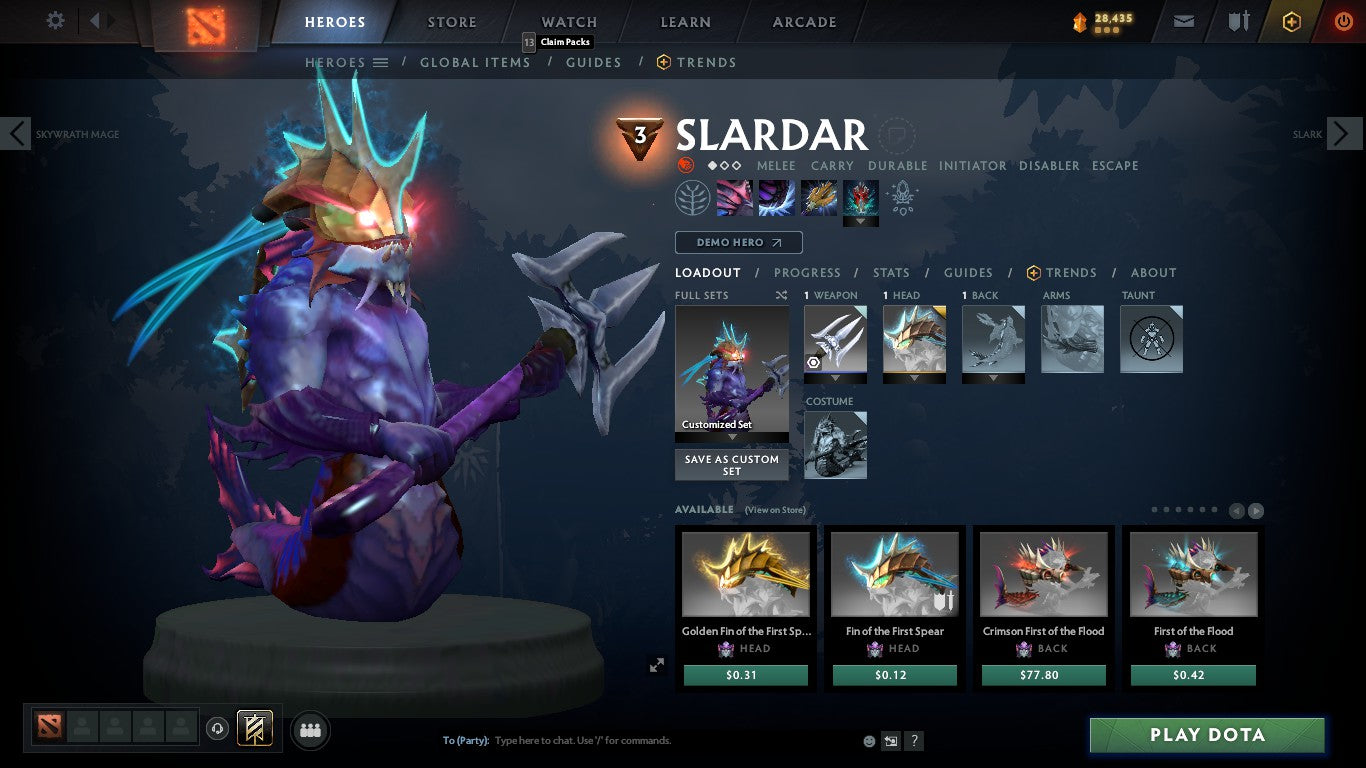
Task: Select the Fin of the First Spear thumbnail
Action: coord(894,573)
